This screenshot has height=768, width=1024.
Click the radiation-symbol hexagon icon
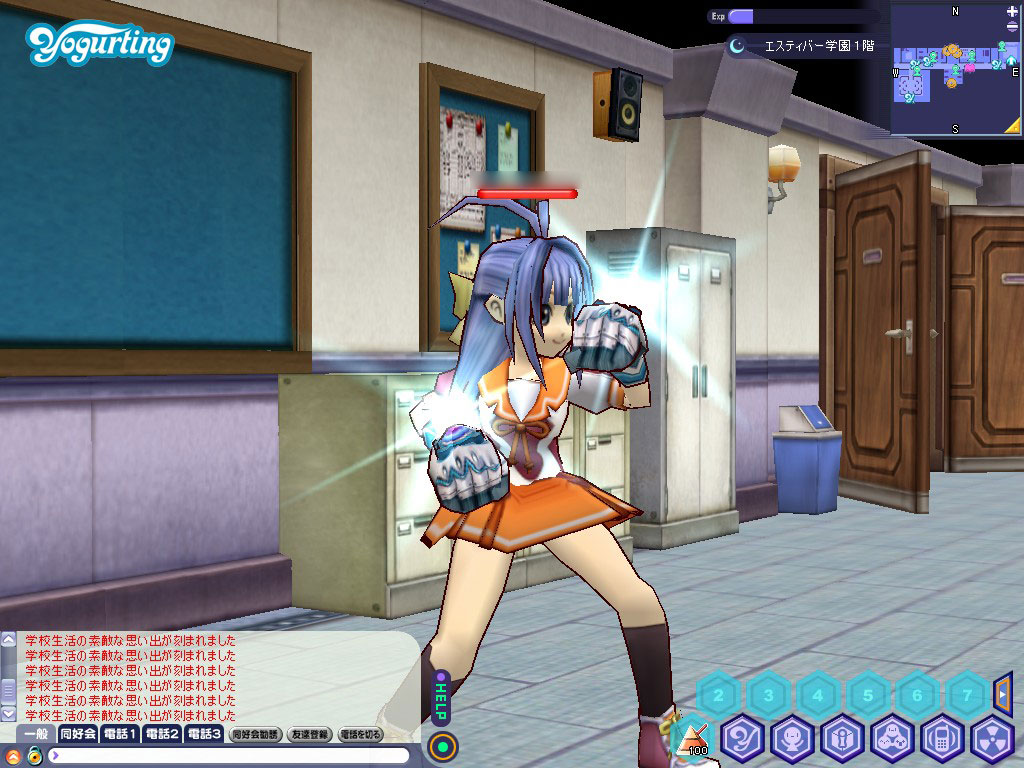(992, 740)
